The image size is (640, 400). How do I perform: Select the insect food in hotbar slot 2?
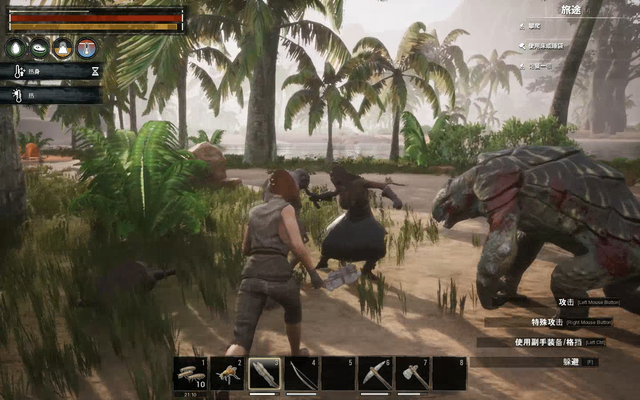pos(228,373)
